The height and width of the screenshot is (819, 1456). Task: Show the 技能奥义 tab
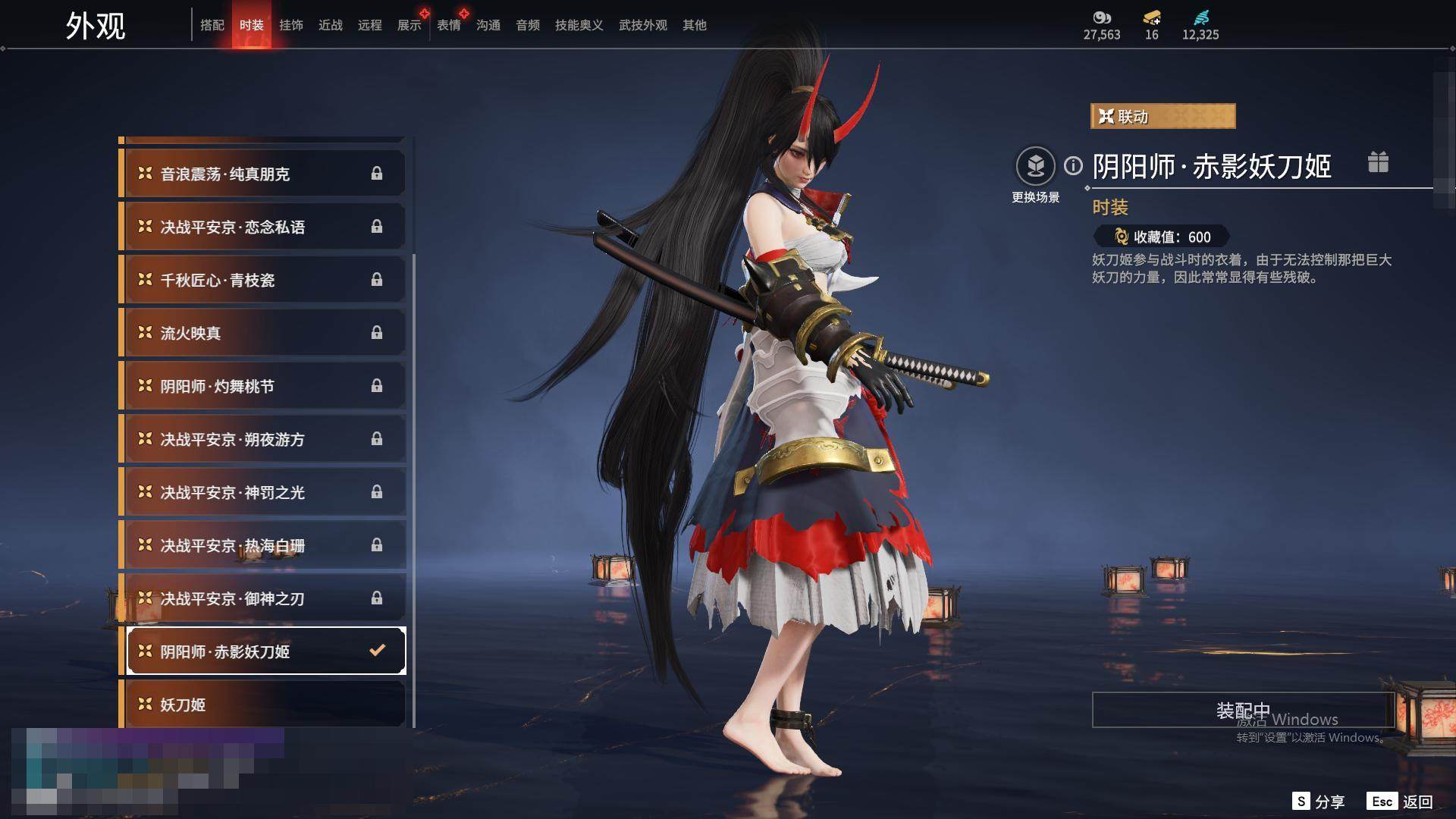pos(579,25)
